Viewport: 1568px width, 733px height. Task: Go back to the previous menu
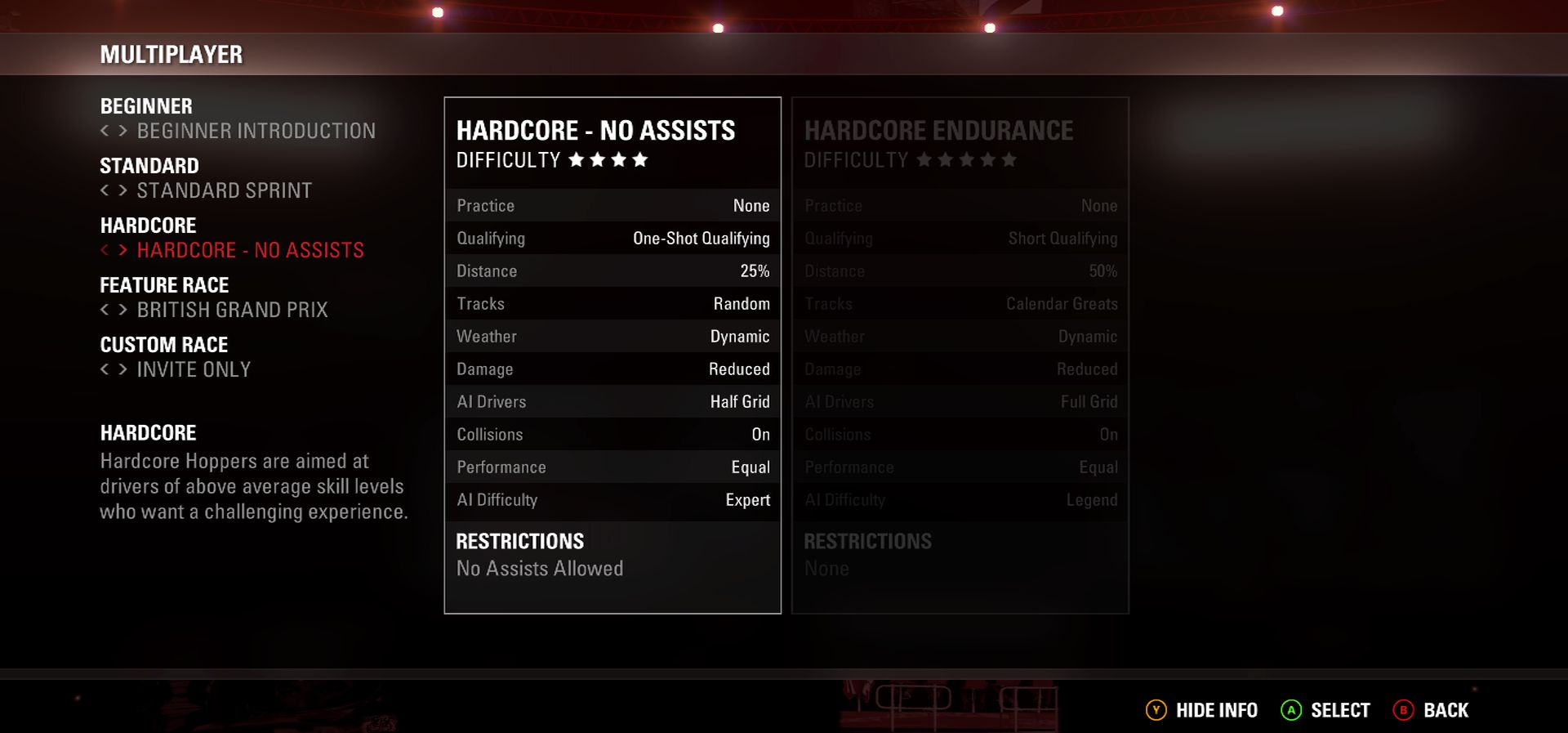click(x=1431, y=710)
